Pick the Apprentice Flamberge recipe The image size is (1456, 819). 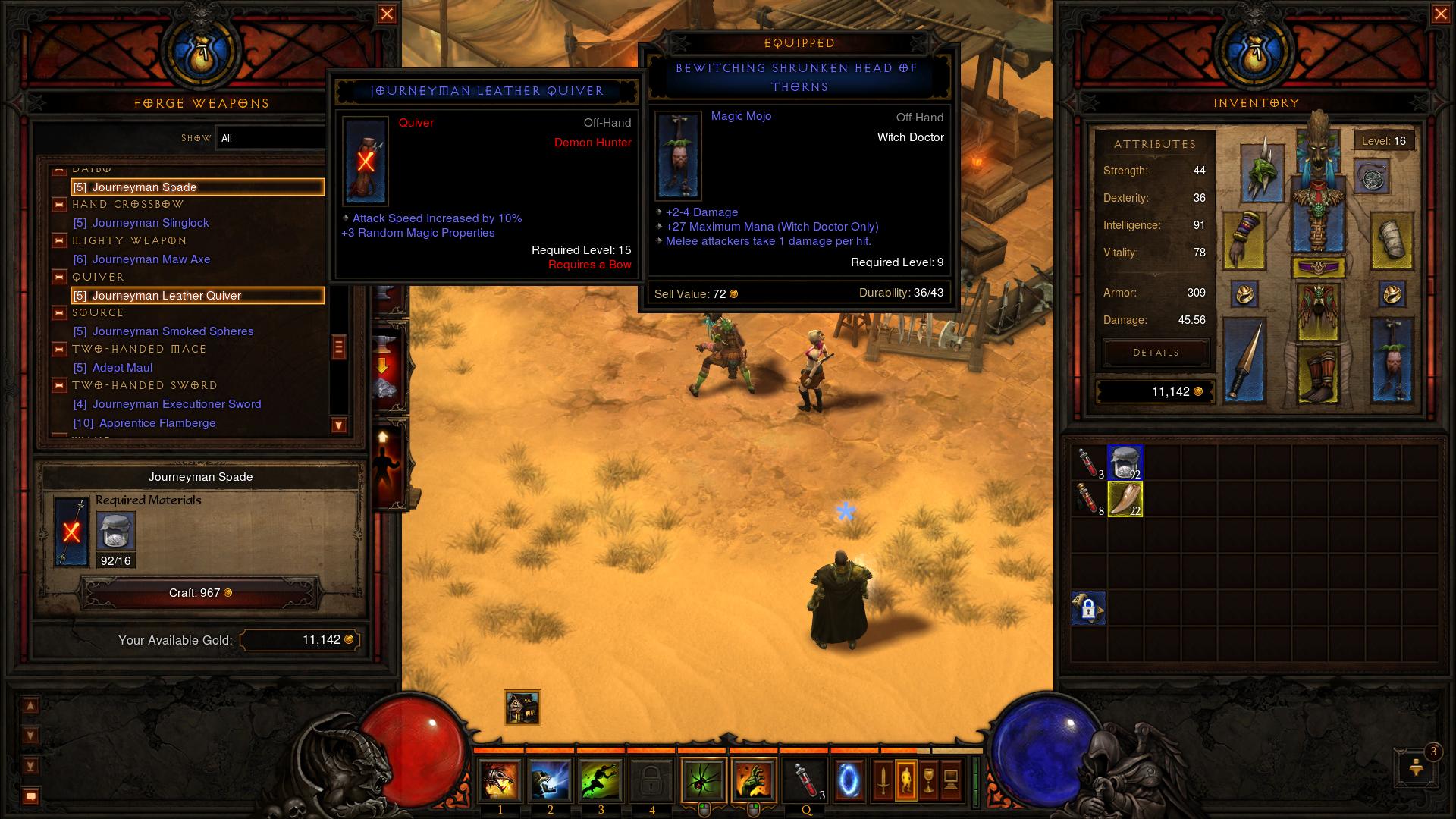(x=157, y=423)
